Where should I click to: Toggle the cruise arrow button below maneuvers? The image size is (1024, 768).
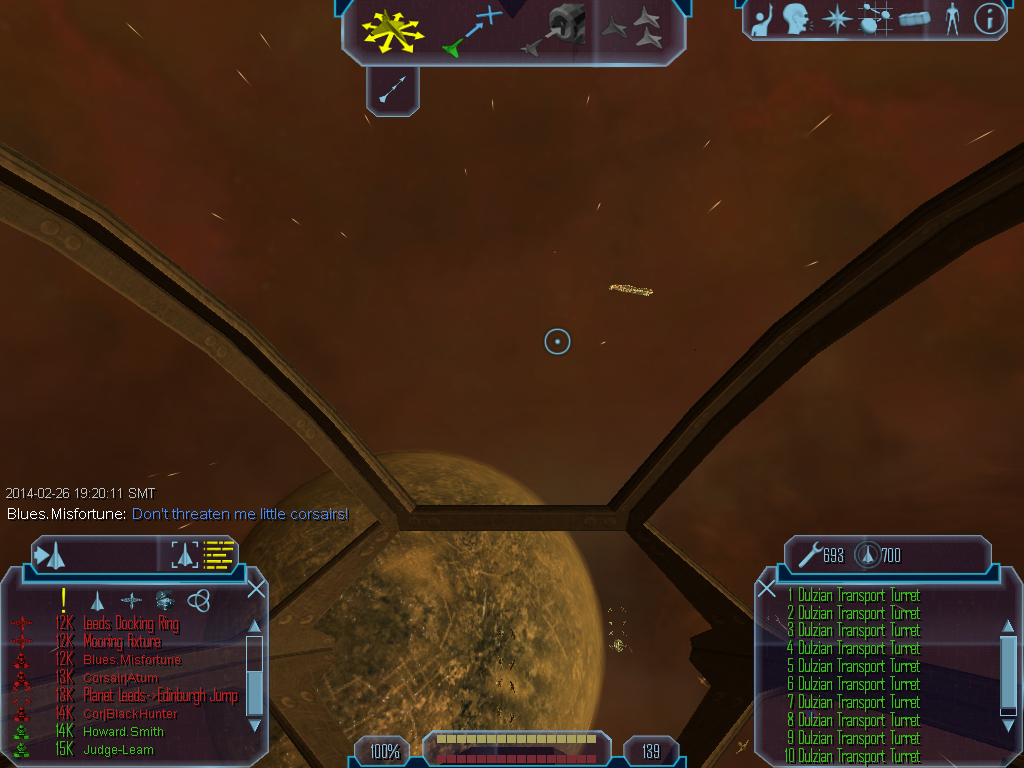392,93
